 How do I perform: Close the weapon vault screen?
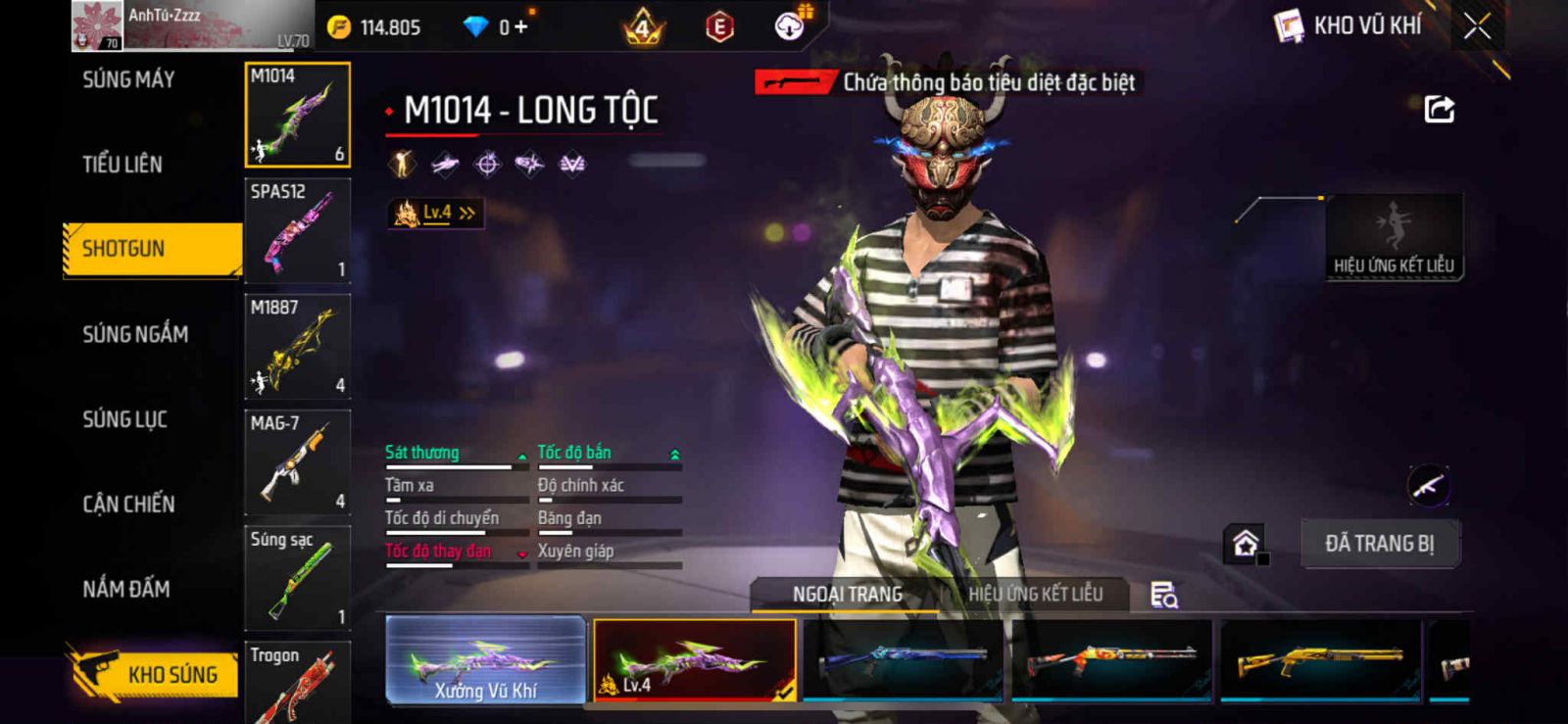point(1477,26)
